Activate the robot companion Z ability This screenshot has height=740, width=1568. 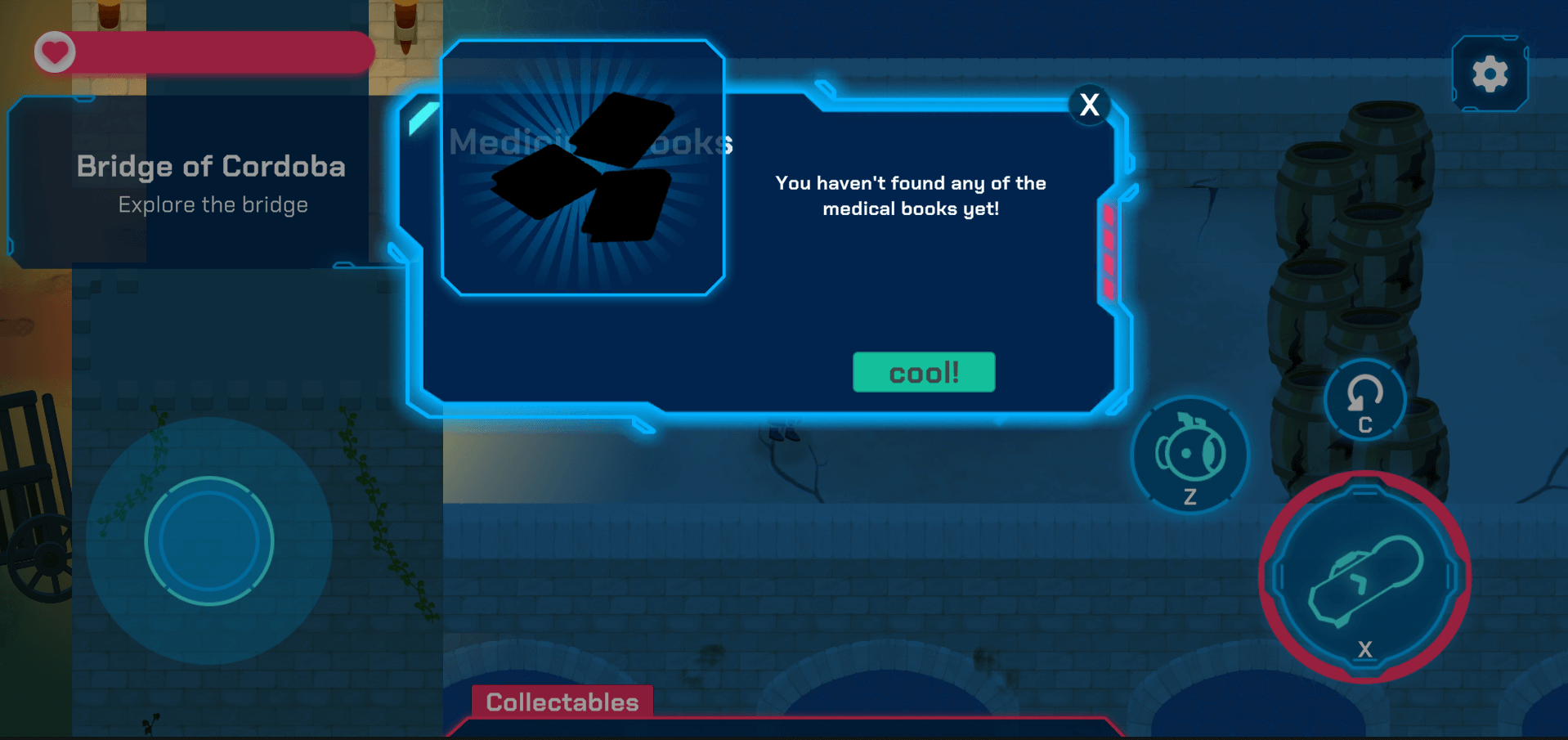click(x=1190, y=455)
